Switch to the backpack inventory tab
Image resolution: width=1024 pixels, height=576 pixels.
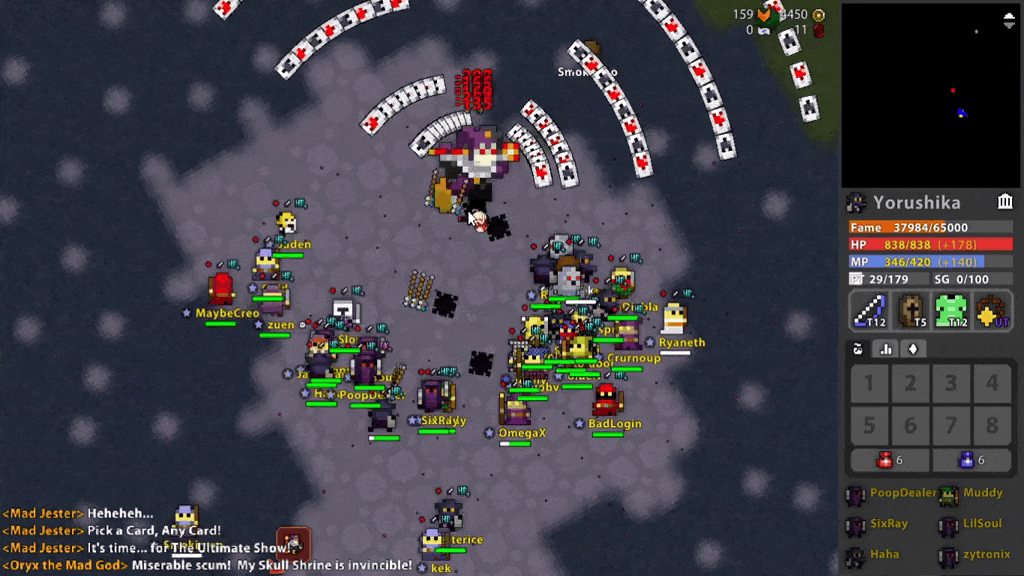[858, 349]
